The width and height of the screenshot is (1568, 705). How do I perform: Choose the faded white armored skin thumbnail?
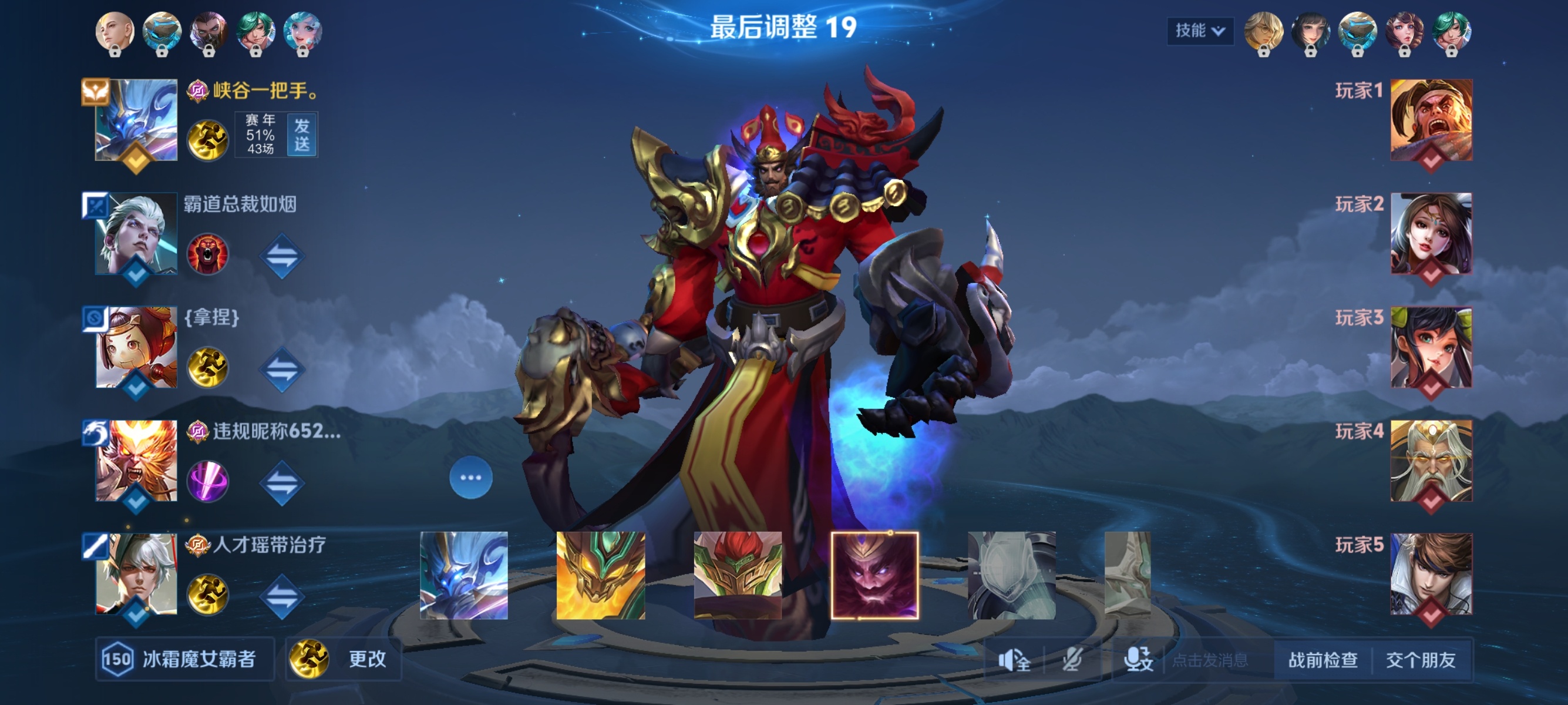[x=1012, y=575]
